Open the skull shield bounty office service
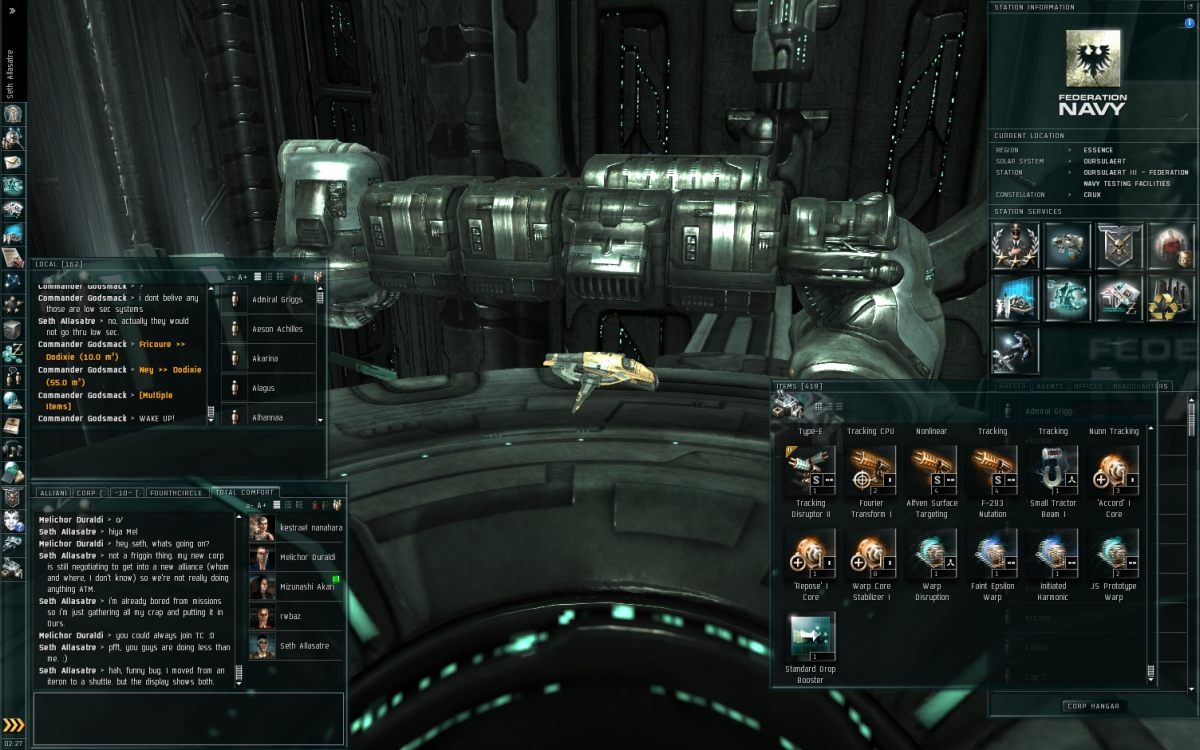The image size is (1200, 750). click(1119, 246)
